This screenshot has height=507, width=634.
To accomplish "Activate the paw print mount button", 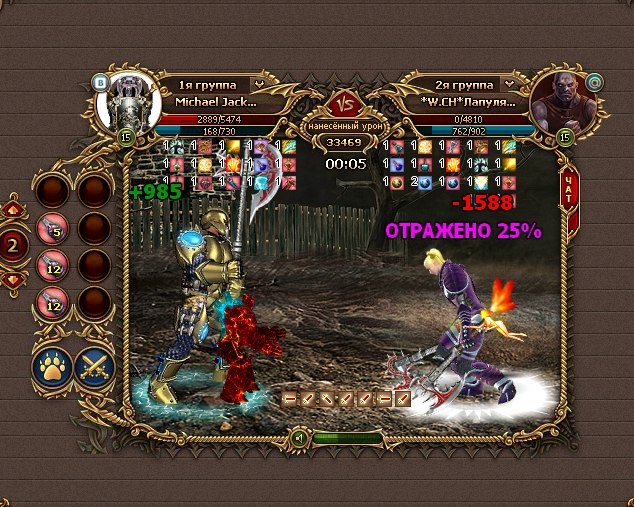I will [52, 366].
